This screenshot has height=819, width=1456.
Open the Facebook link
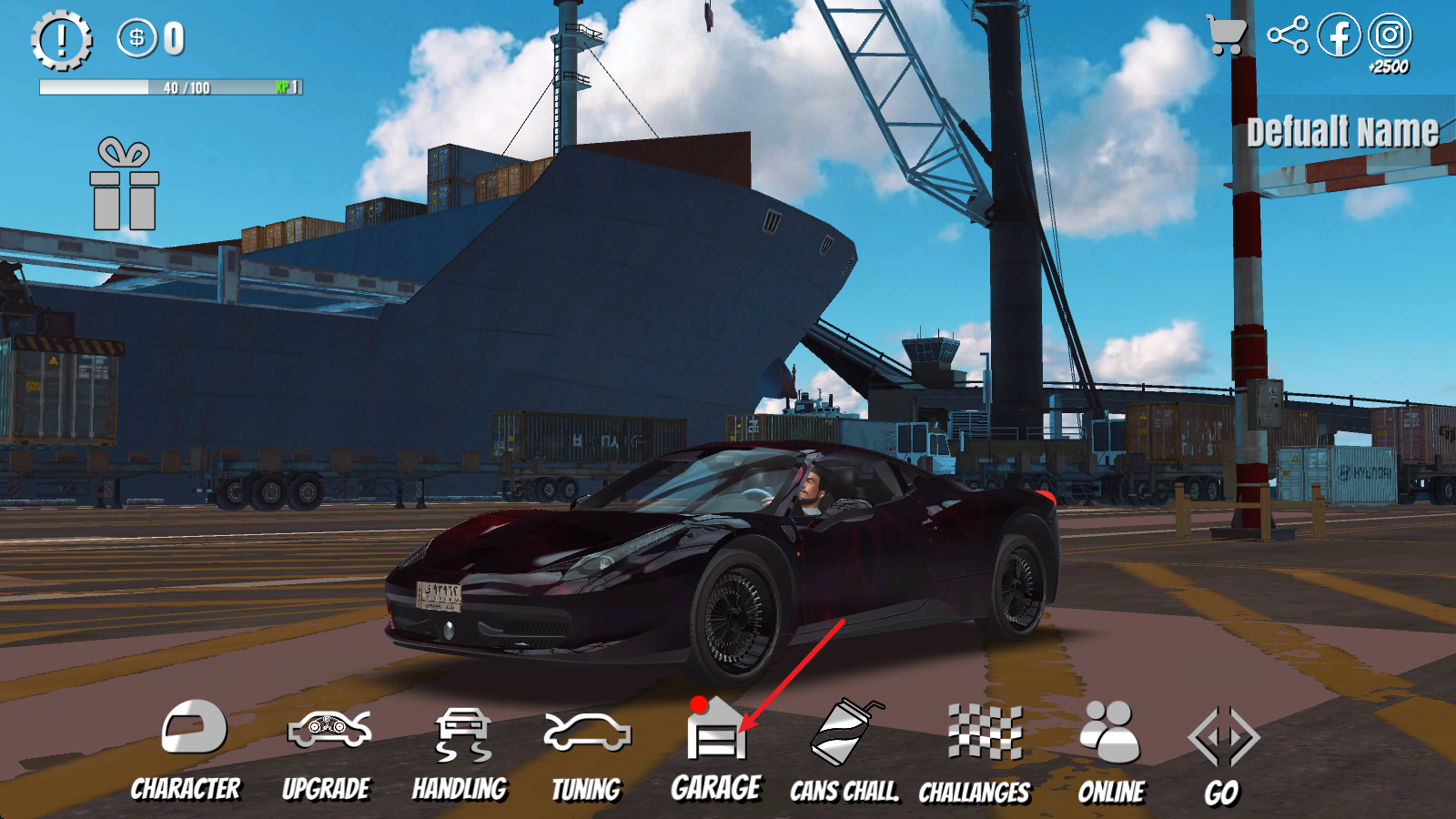(1339, 35)
